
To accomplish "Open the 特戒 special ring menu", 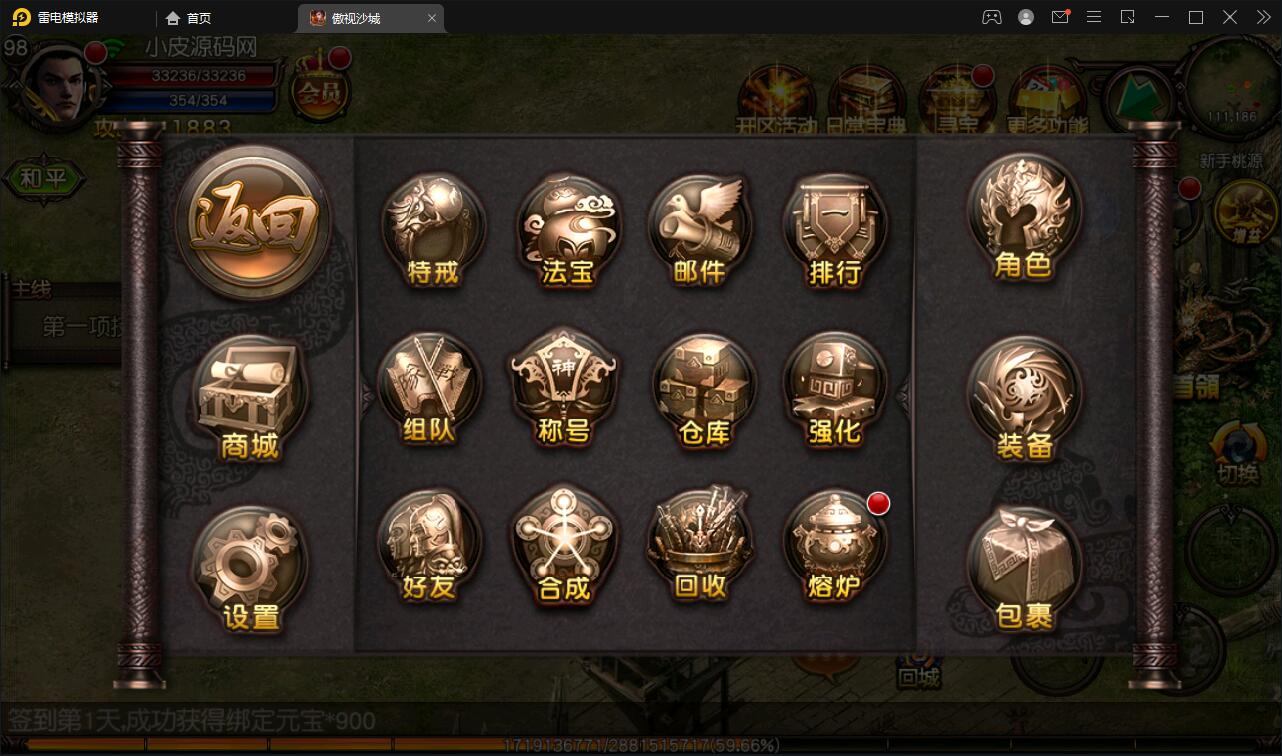I will (x=433, y=231).
